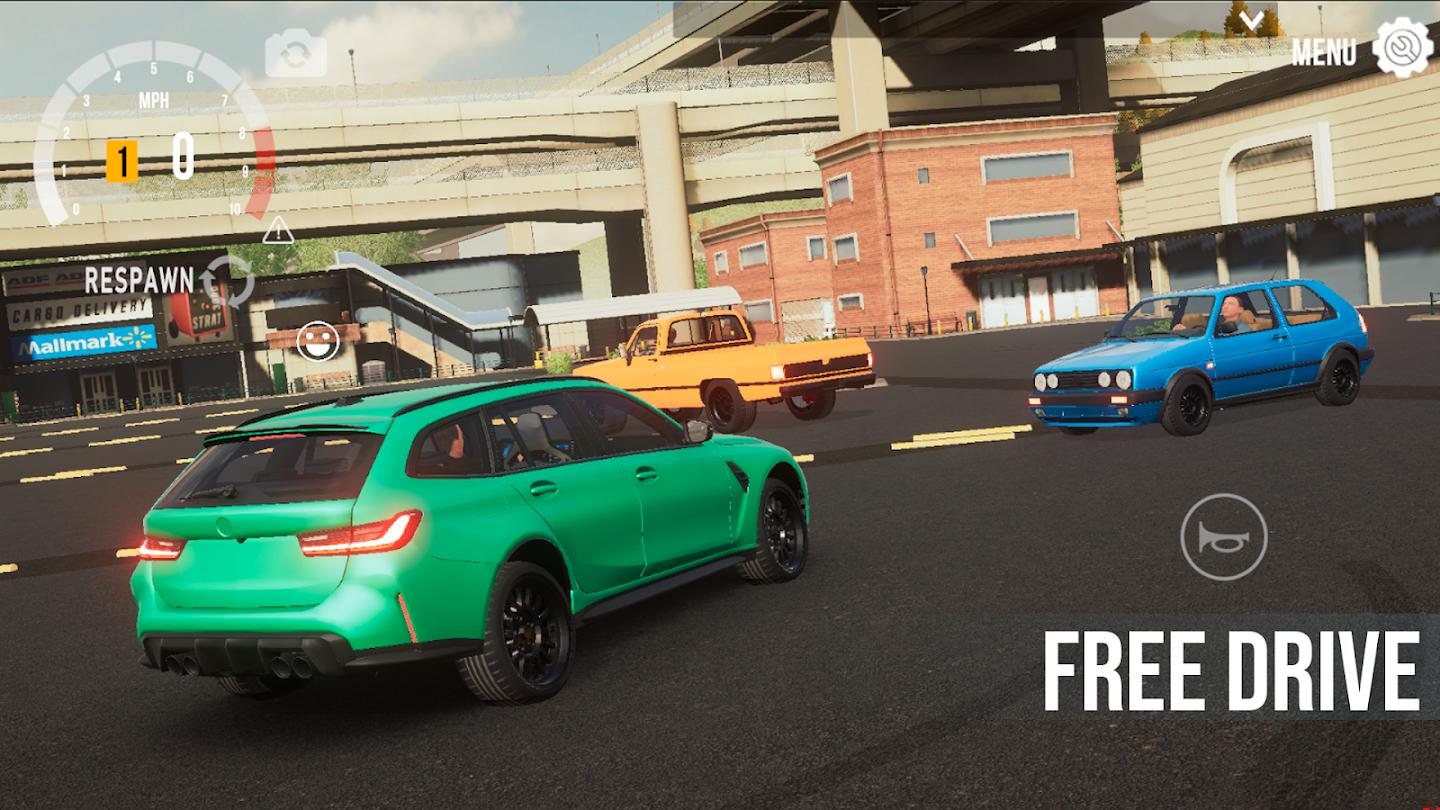Open settings via the gear-wrench icon

[1403, 45]
